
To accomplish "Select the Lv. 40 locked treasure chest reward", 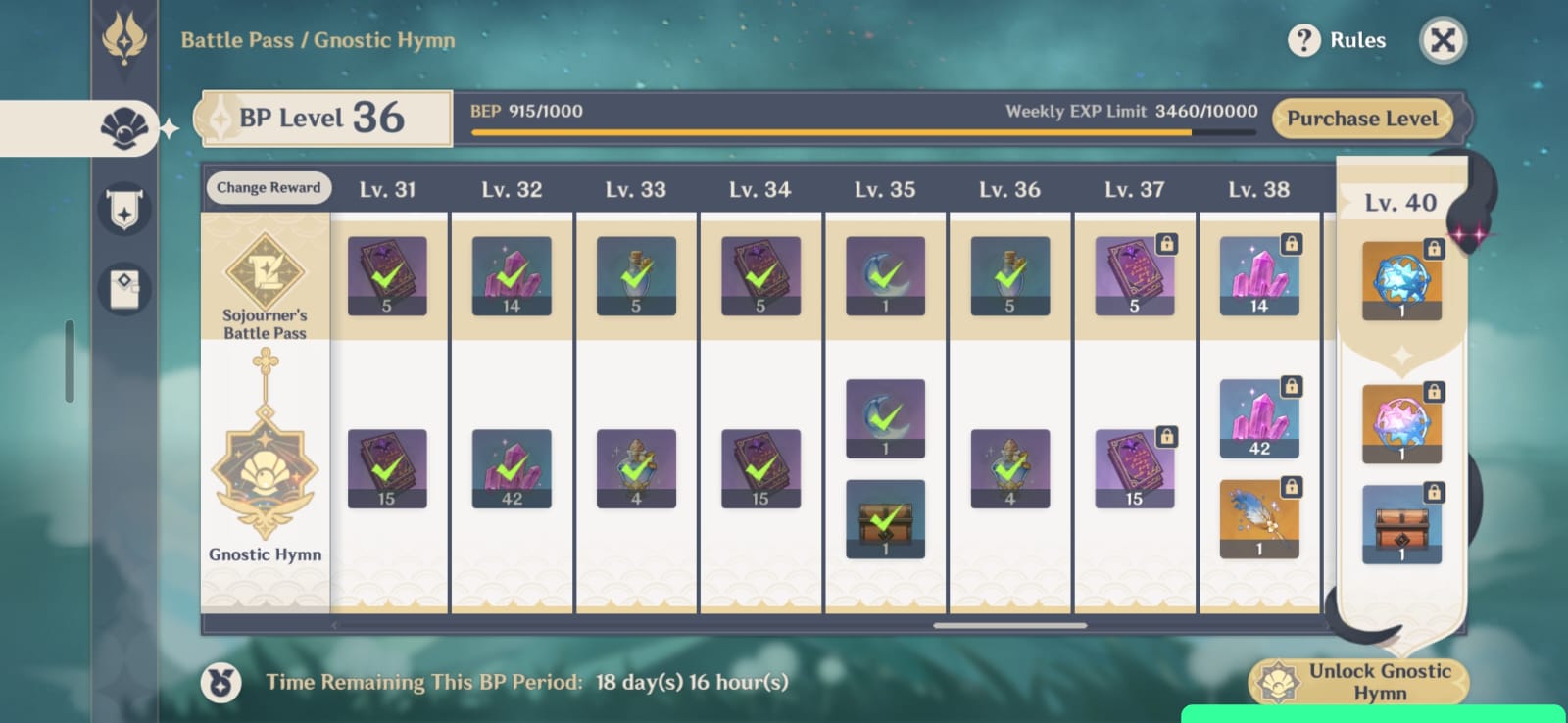I will click(1401, 524).
